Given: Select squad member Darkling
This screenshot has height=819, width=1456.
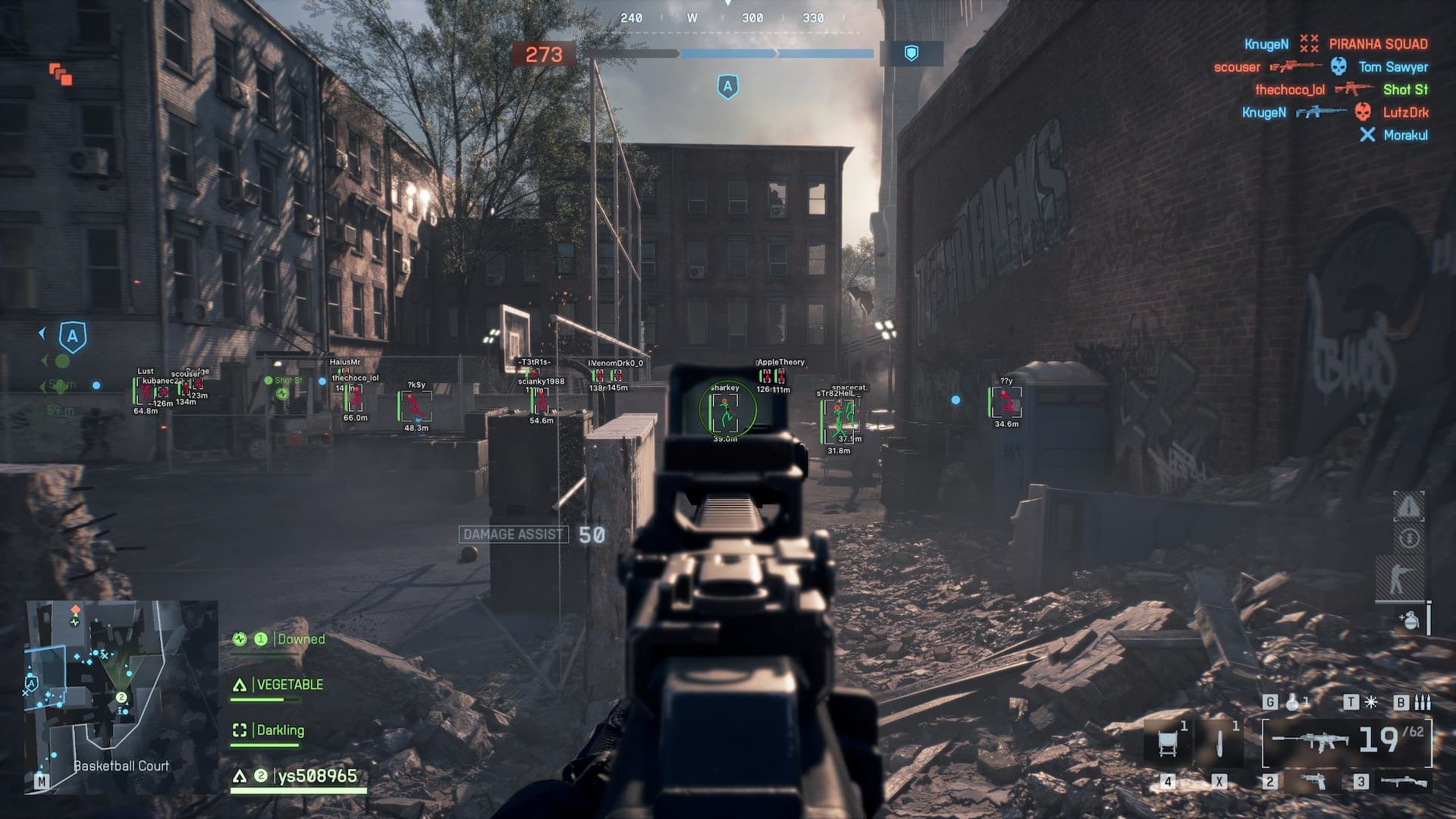Looking at the screenshot, I should click(280, 730).
